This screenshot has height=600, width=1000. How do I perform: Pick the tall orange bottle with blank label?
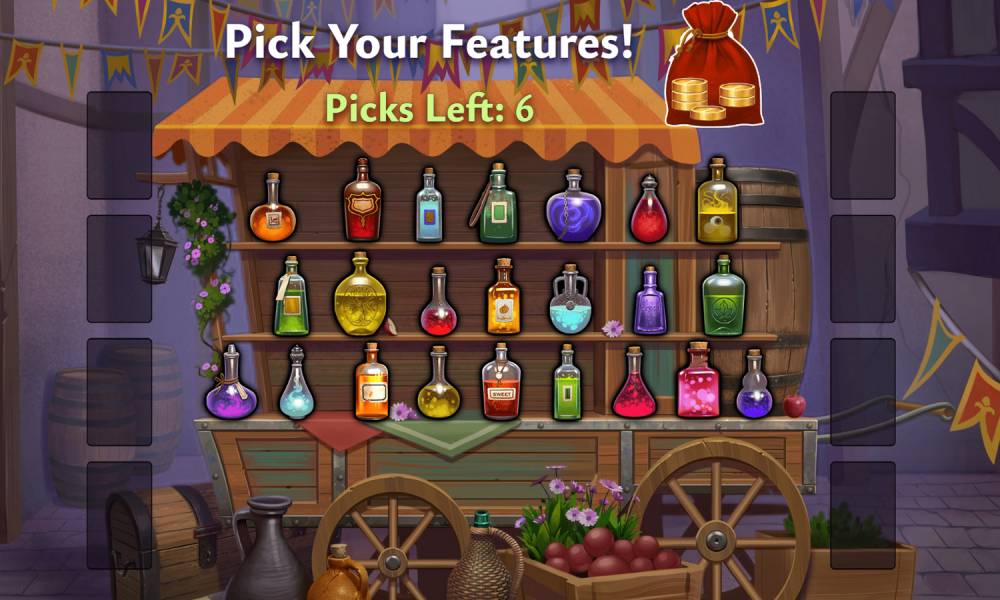pos(371,383)
